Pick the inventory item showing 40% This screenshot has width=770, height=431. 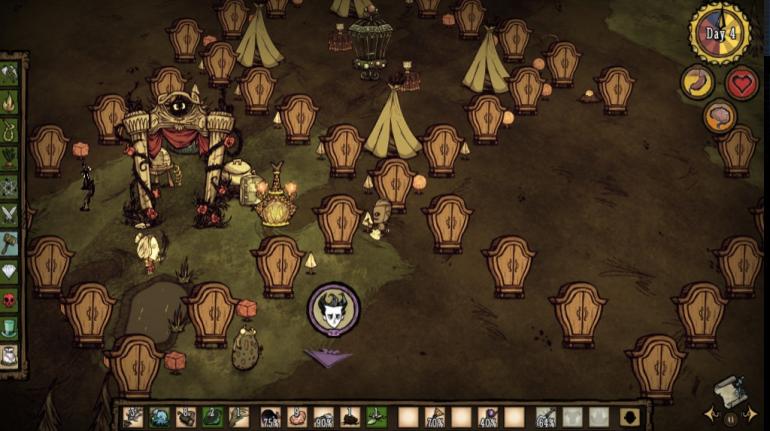point(487,417)
